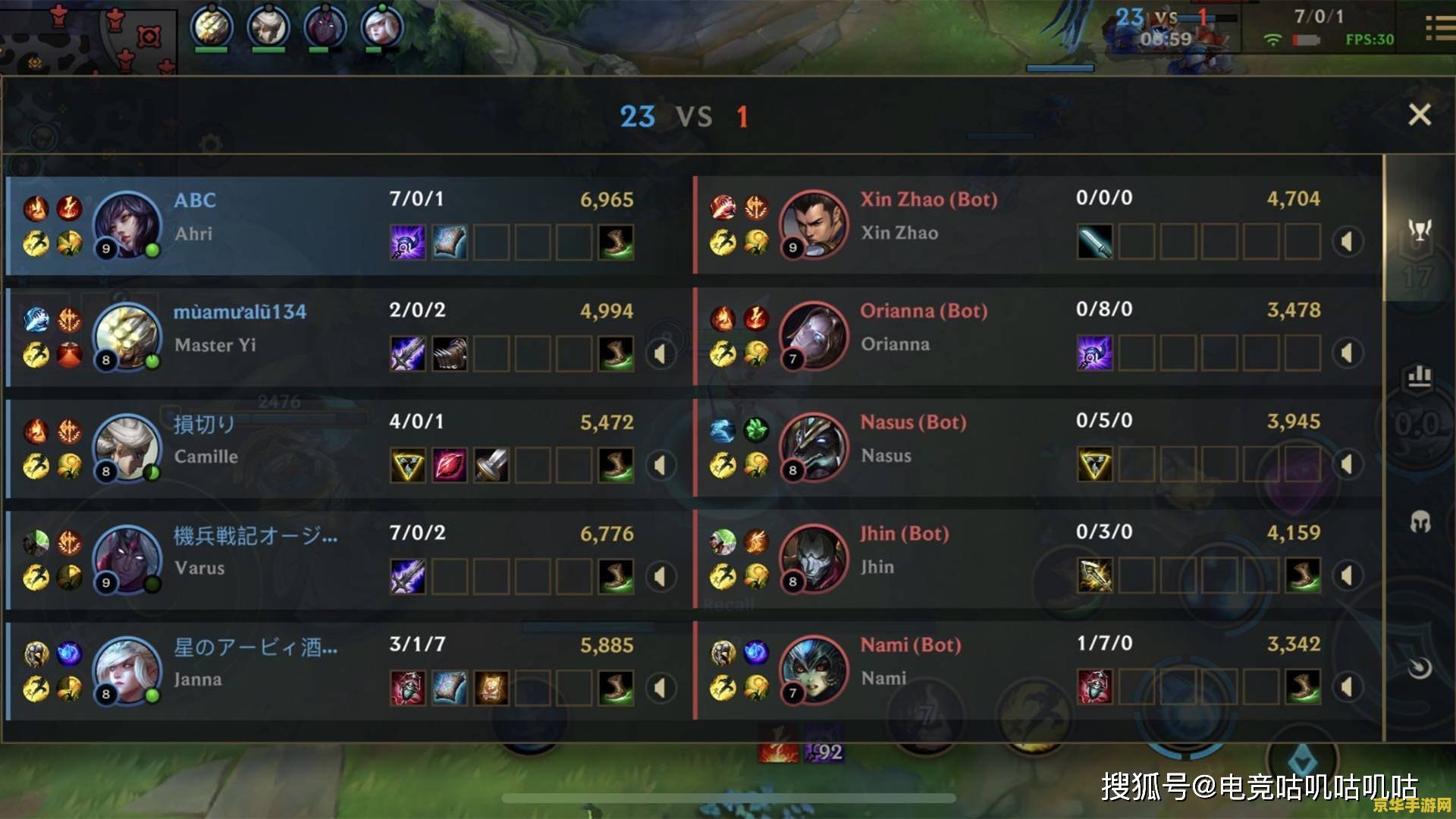Screen dimensions: 1456x819
Task: Close the scoreboard panel
Action: point(1419,115)
